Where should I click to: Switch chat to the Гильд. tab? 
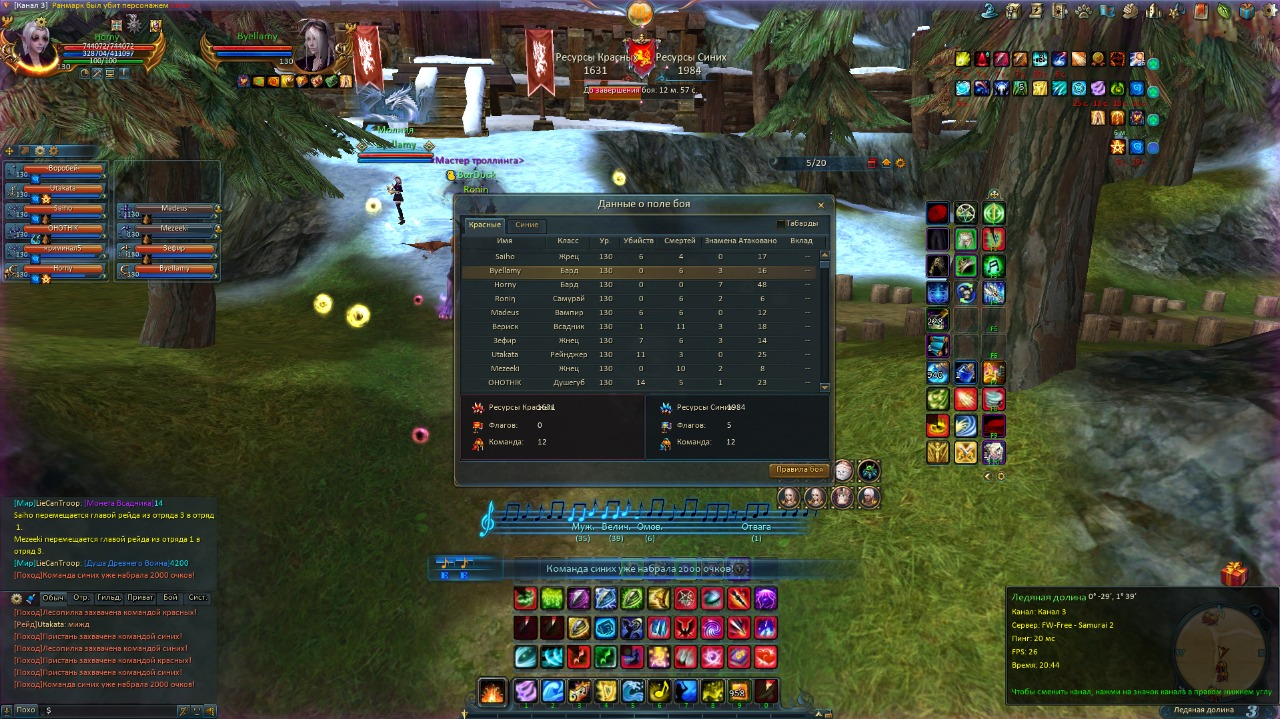click(x=109, y=598)
